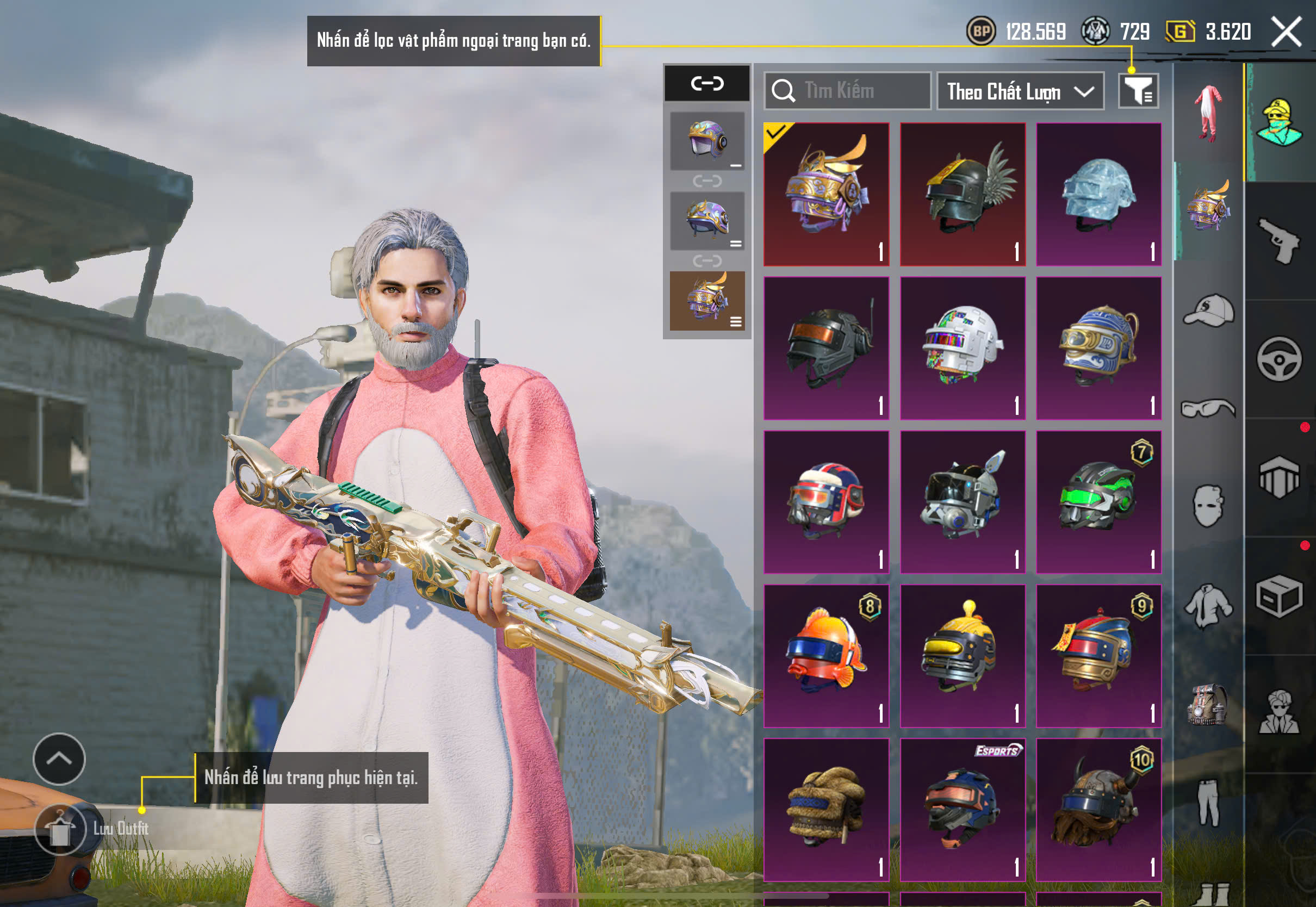Open the Theo Chất Lượng sort dropdown
The width and height of the screenshot is (1316, 907).
click(1020, 91)
